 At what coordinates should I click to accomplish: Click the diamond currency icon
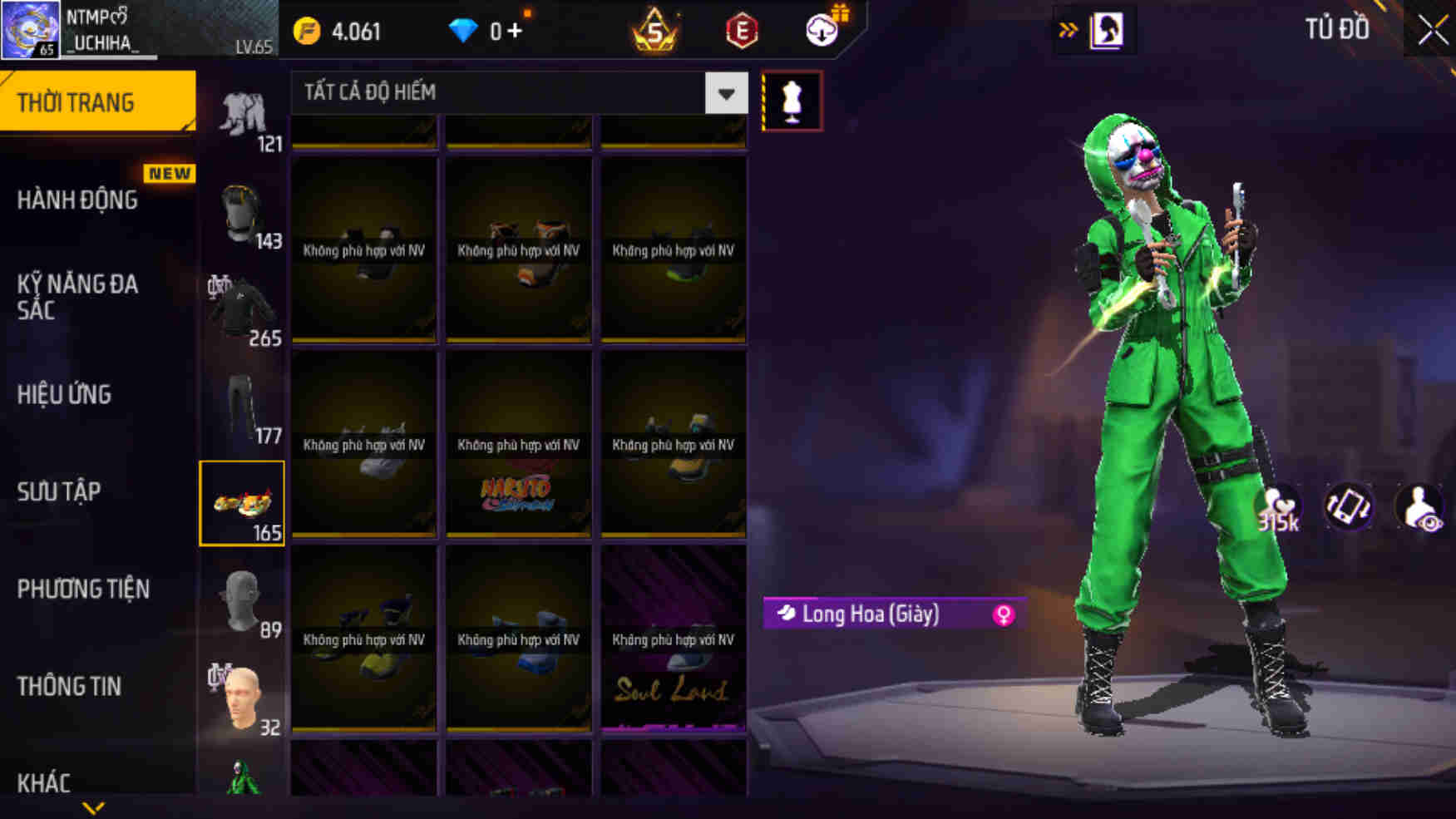(x=462, y=31)
